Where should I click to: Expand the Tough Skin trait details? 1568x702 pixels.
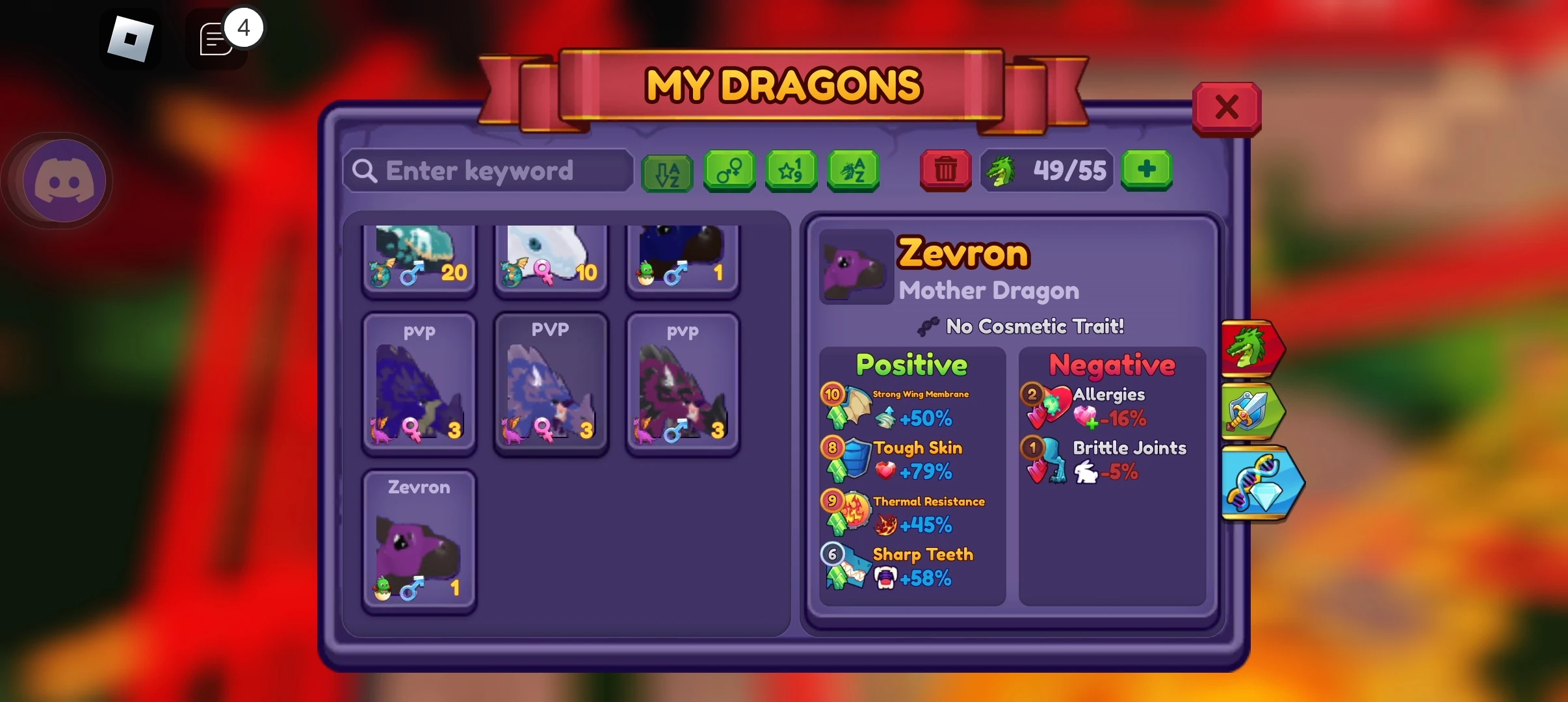[x=910, y=460]
